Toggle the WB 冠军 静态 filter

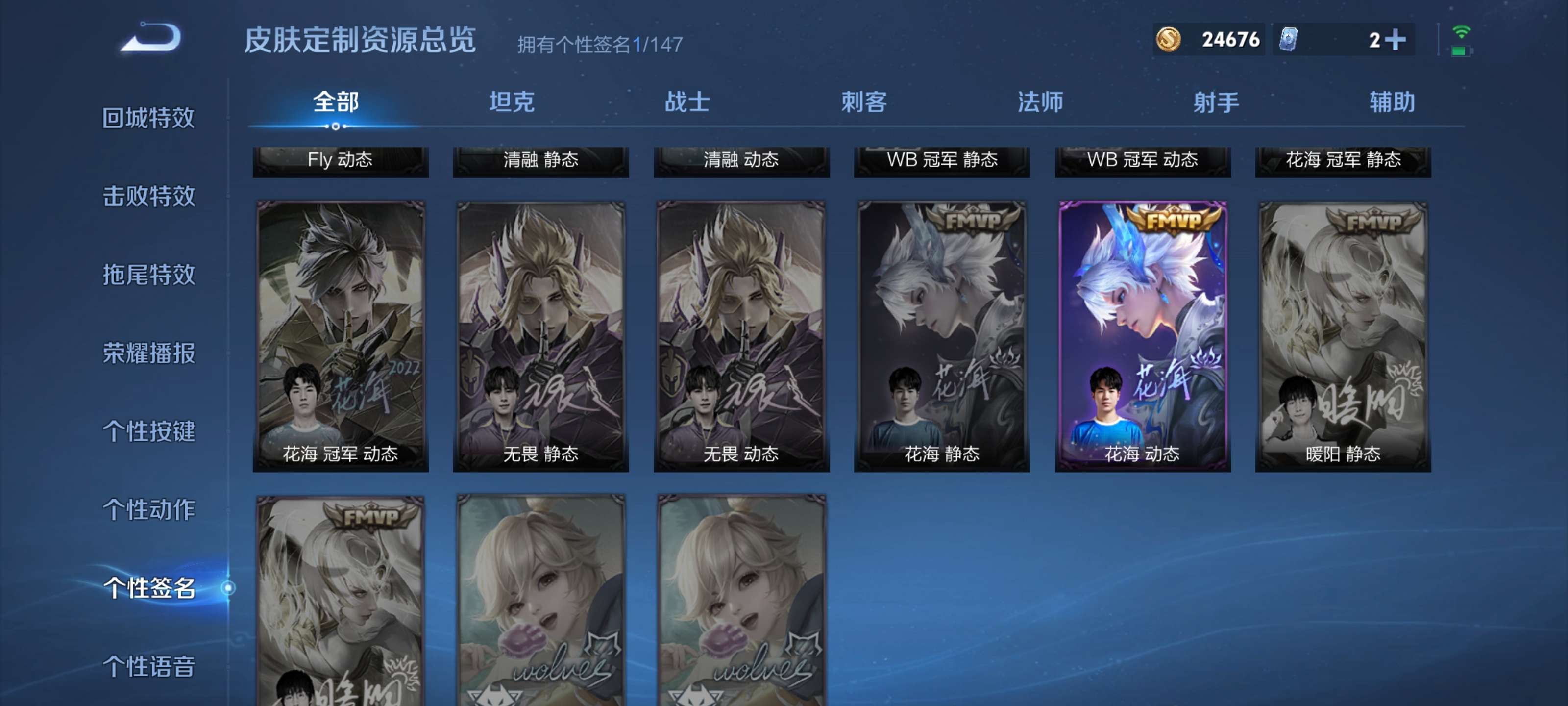[942, 161]
